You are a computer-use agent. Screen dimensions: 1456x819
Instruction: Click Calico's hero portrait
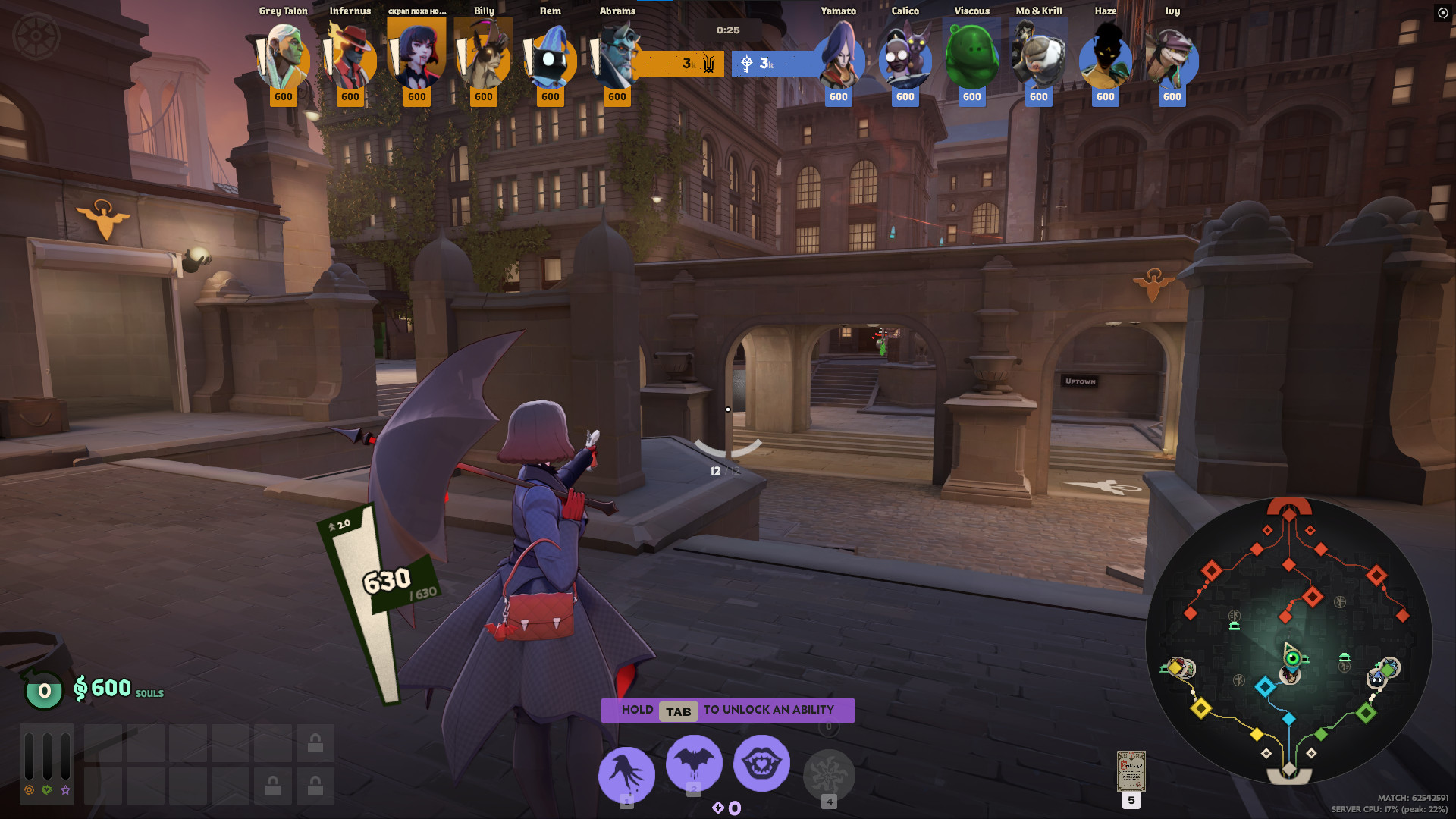[905, 58]
